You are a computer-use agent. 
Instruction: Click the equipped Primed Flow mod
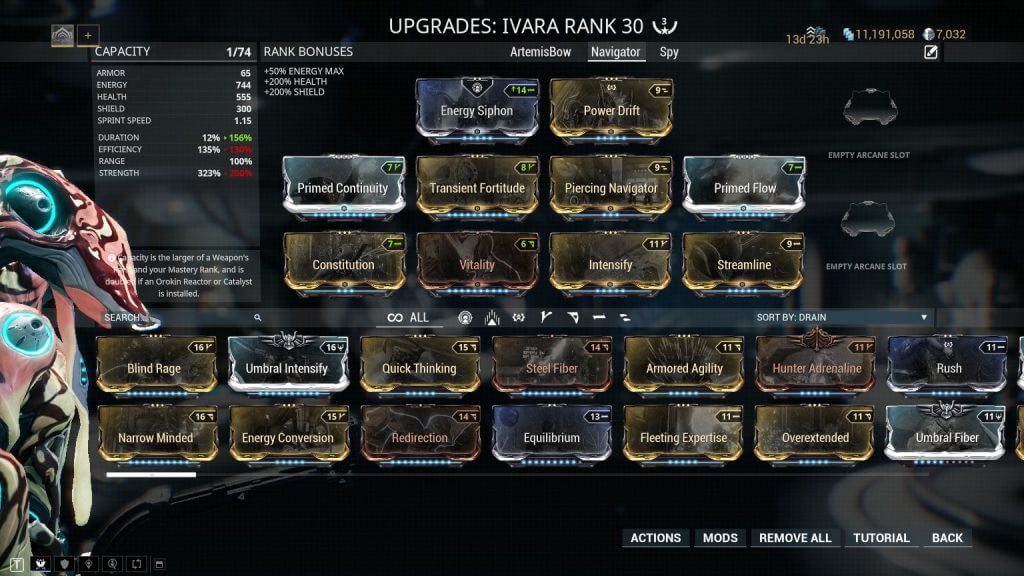(x=745, y=188)
